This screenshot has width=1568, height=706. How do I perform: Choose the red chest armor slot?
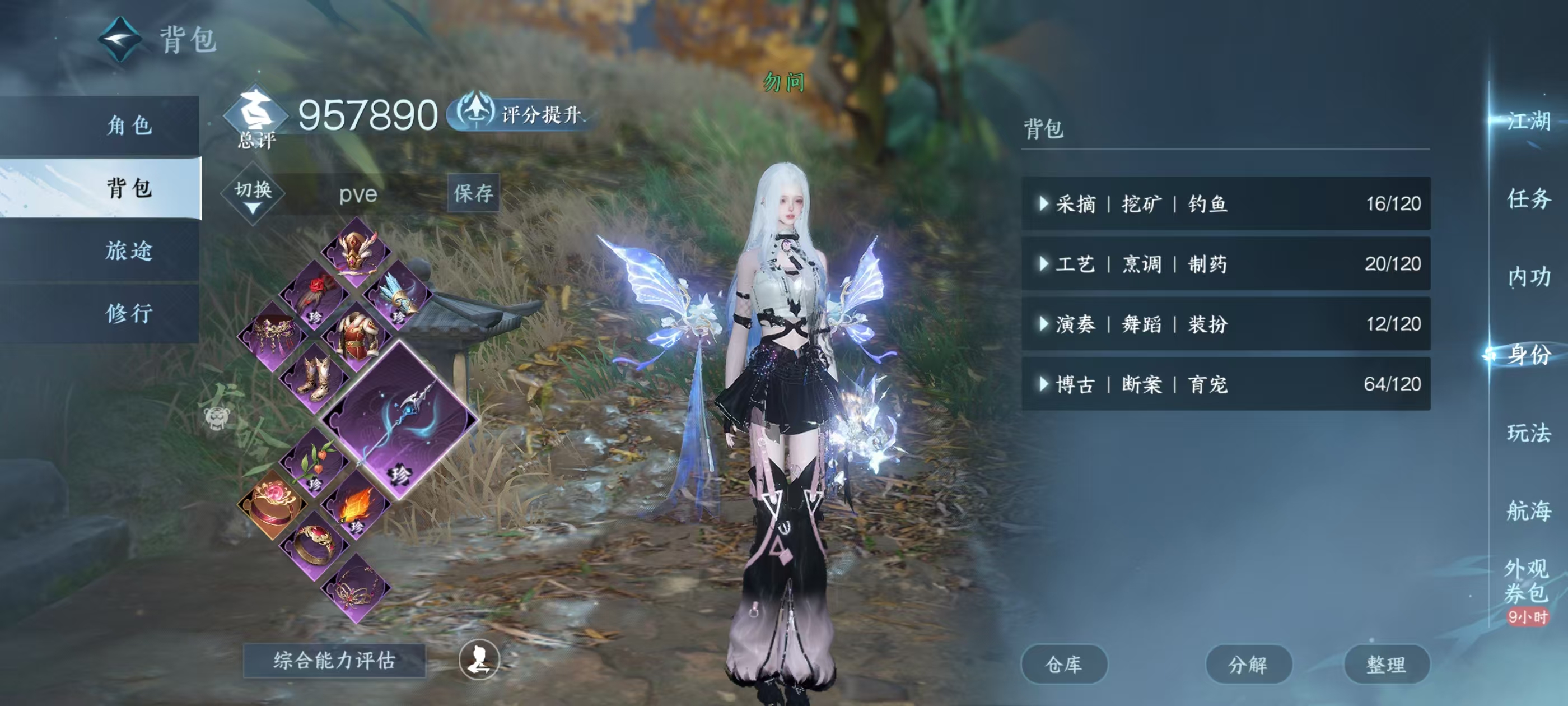tap(357, 336)
